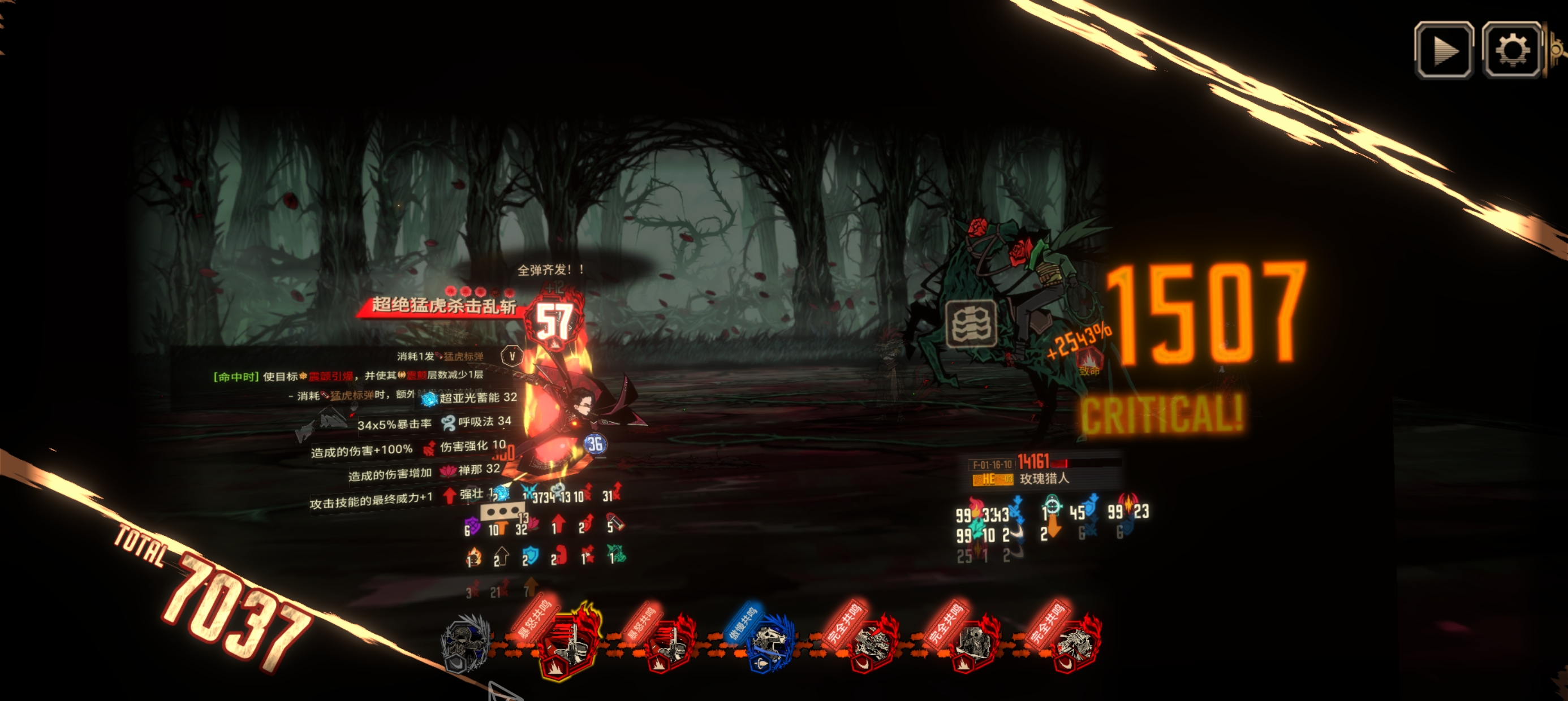Screen dimensions: 1568x701
Task: Click the hexagonal V badge beside skill text
Action: 511,356
